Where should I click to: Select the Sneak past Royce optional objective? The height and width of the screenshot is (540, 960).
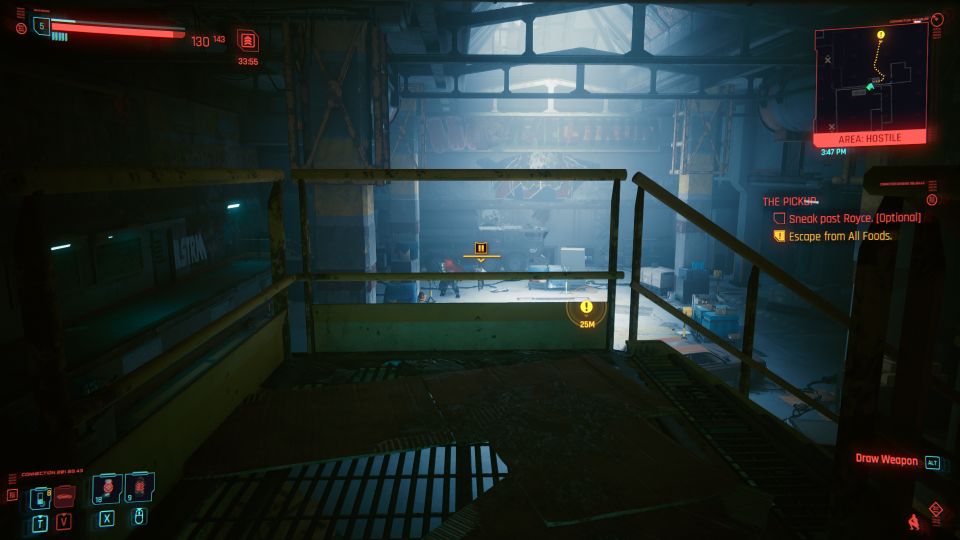pyautogui.click(x=854, y=217)
